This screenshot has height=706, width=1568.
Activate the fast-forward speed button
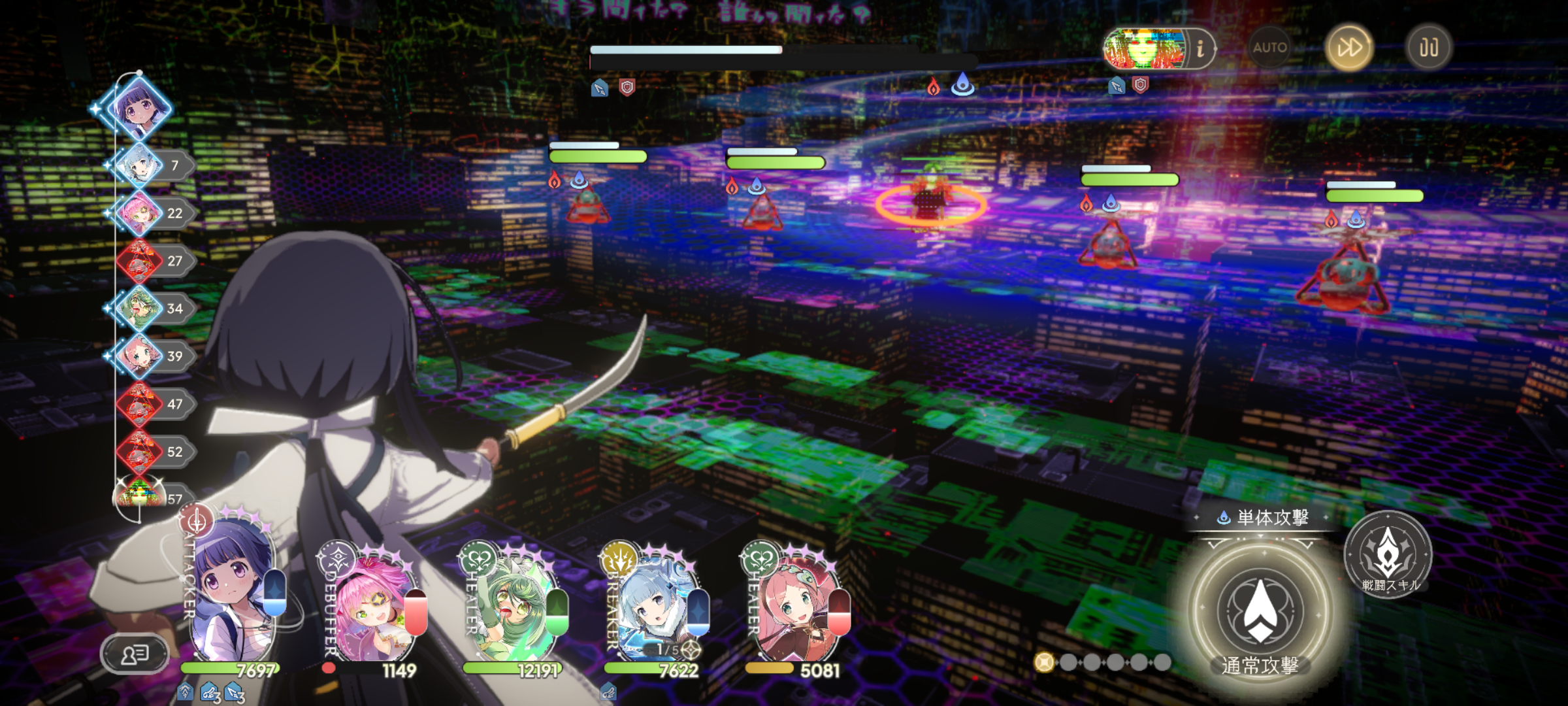(1348, 47)
